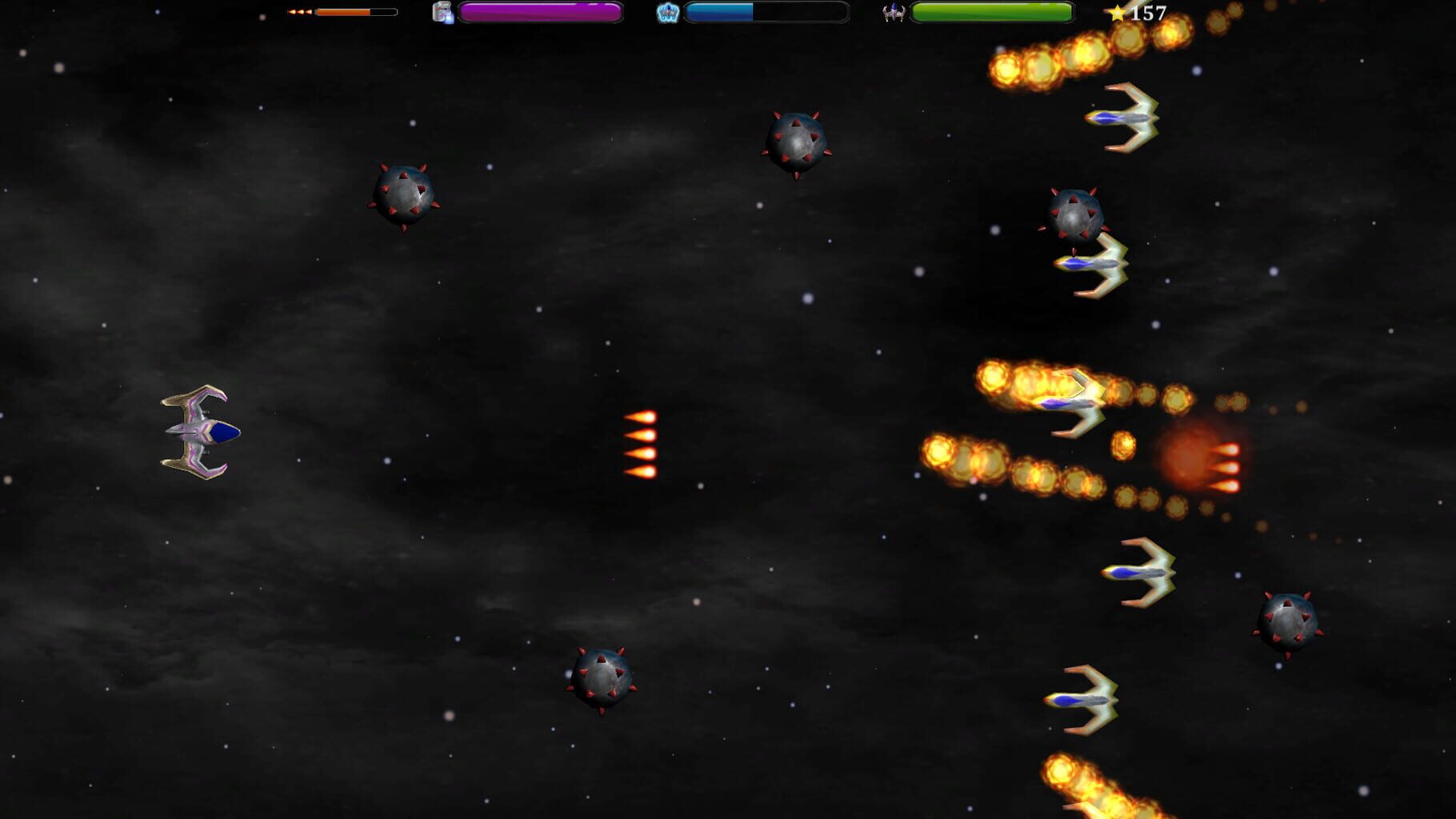Select the blue shield icon
The width and height of the screenshot is (1456, 819).
coord(667,12)
